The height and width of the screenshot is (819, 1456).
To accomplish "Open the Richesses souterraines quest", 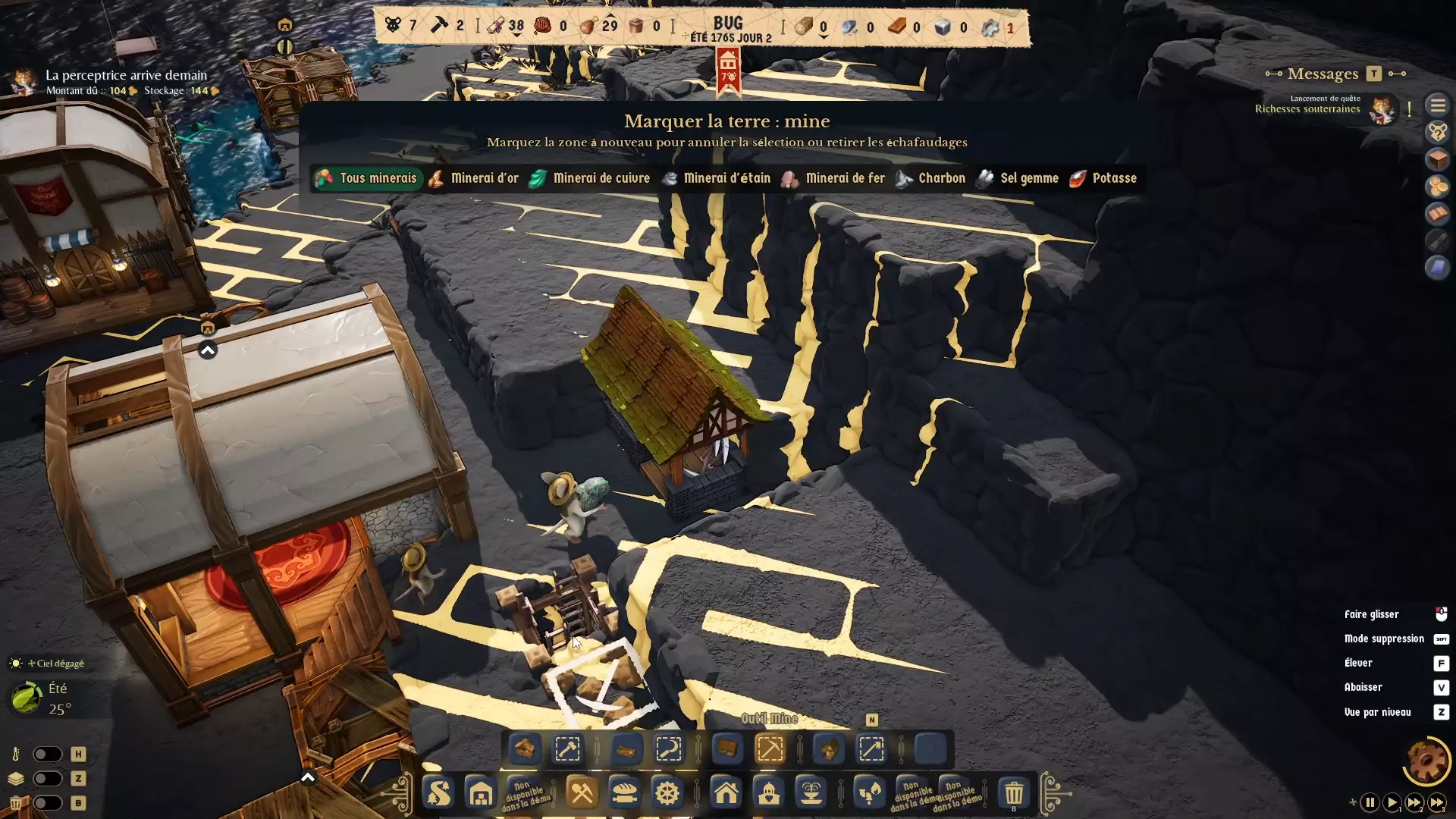I will click(1307, 108).
